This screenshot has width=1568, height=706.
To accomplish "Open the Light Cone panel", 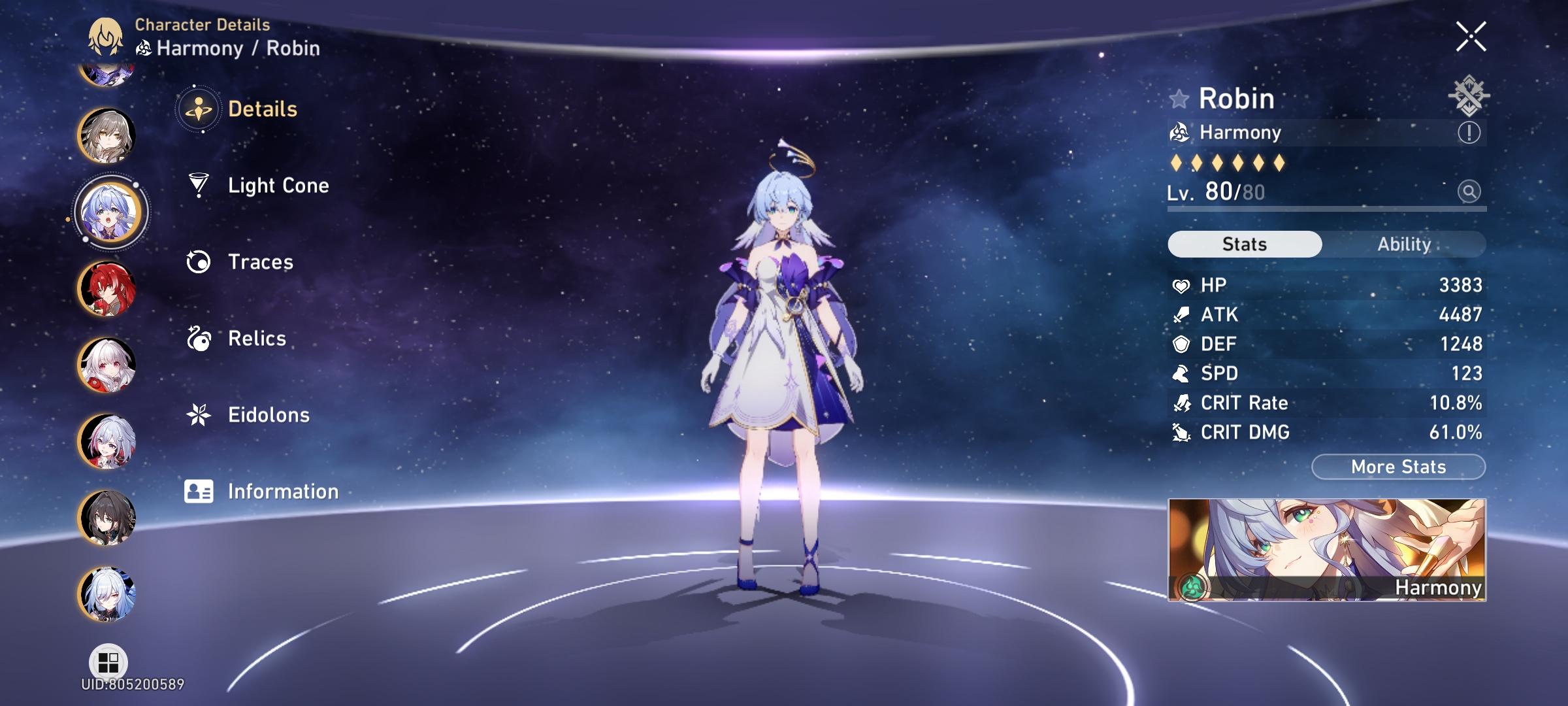I will click(x=279, y=185).
